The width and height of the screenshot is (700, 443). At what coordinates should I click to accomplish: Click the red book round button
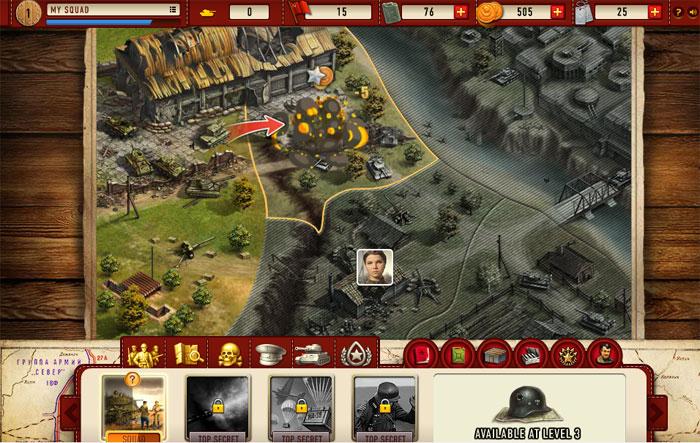[x=420, y=354]
